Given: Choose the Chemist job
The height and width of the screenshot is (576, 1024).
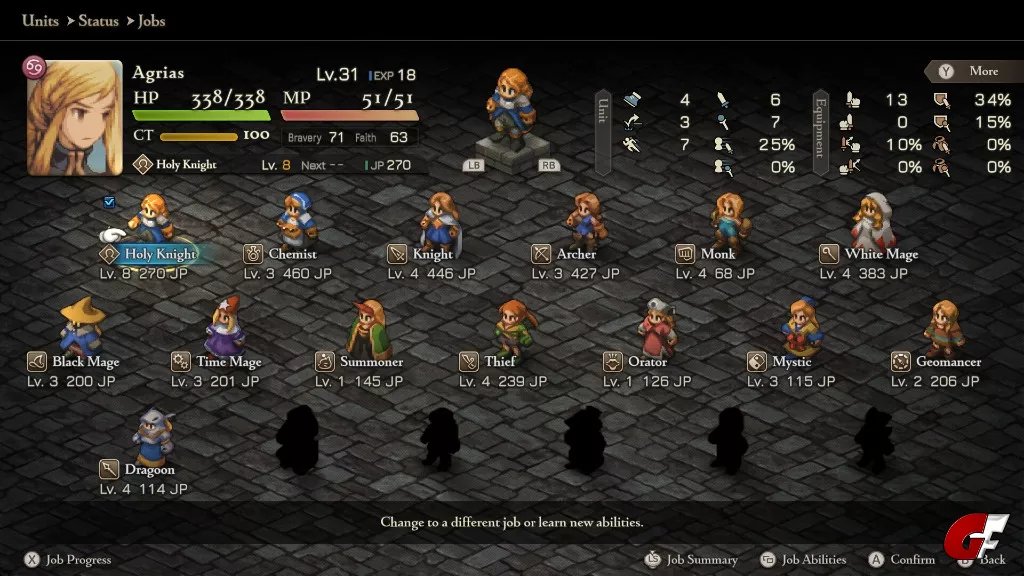Looking at the screenshot, I should point(292,254).
